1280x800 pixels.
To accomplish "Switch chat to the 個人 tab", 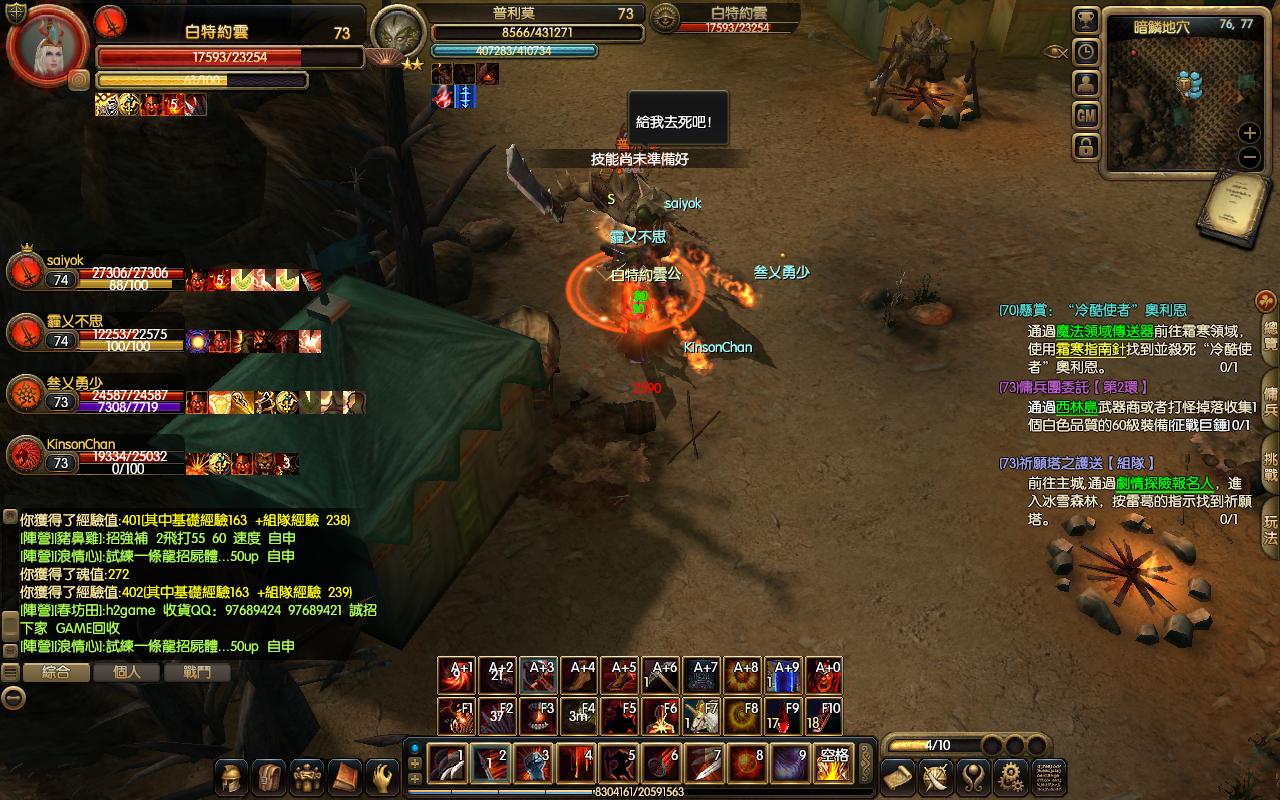I will point(127,672).
